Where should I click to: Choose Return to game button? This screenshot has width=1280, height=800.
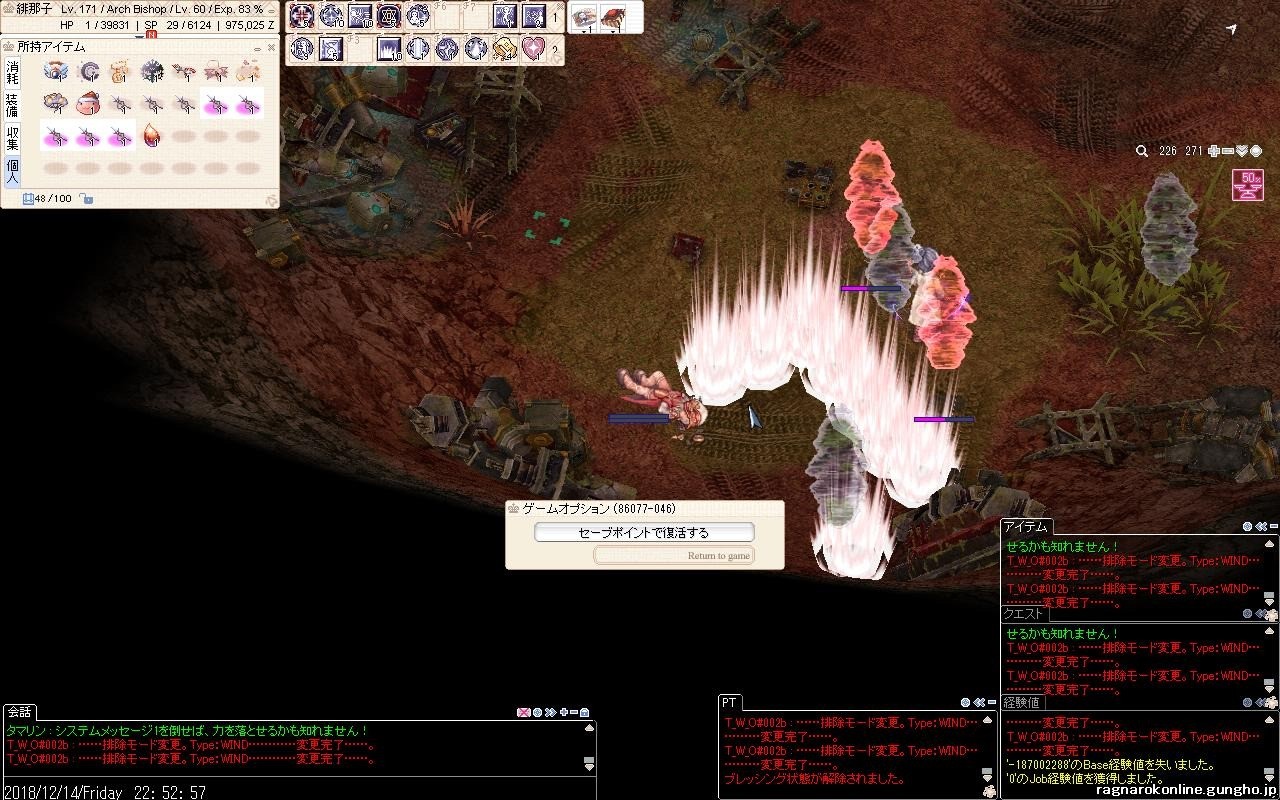pos(674,555)
